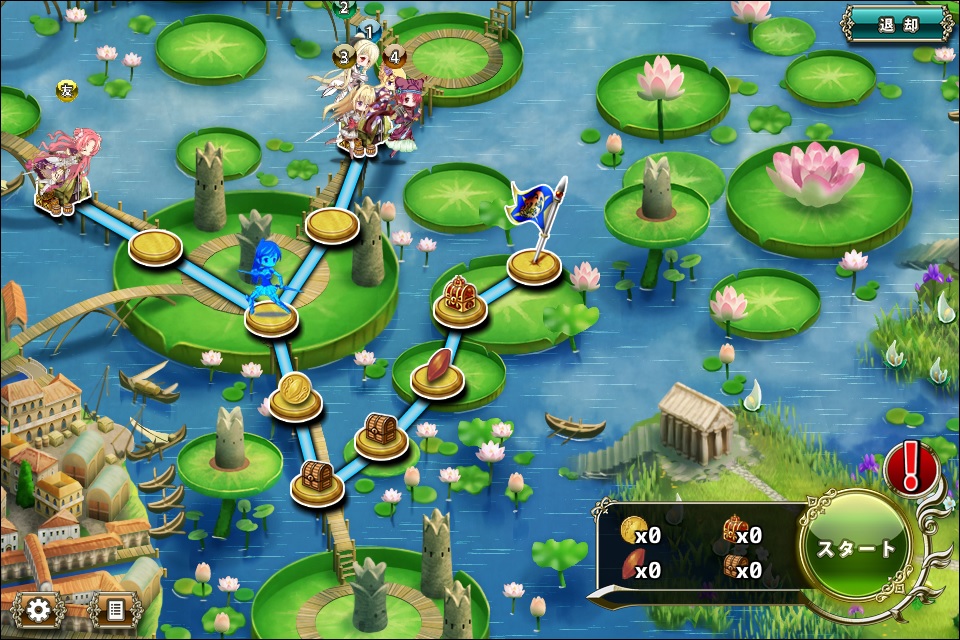Click the red exclamation alert icon

(x=911, y=466)
